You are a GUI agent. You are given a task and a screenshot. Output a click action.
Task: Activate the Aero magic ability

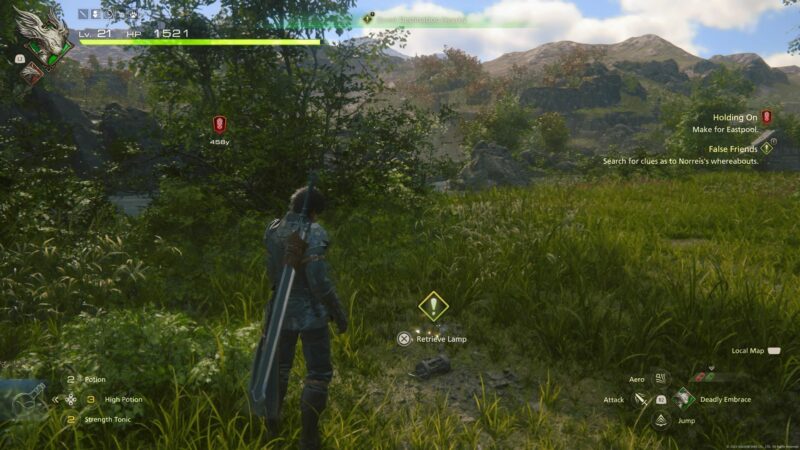tap(661, 379)
